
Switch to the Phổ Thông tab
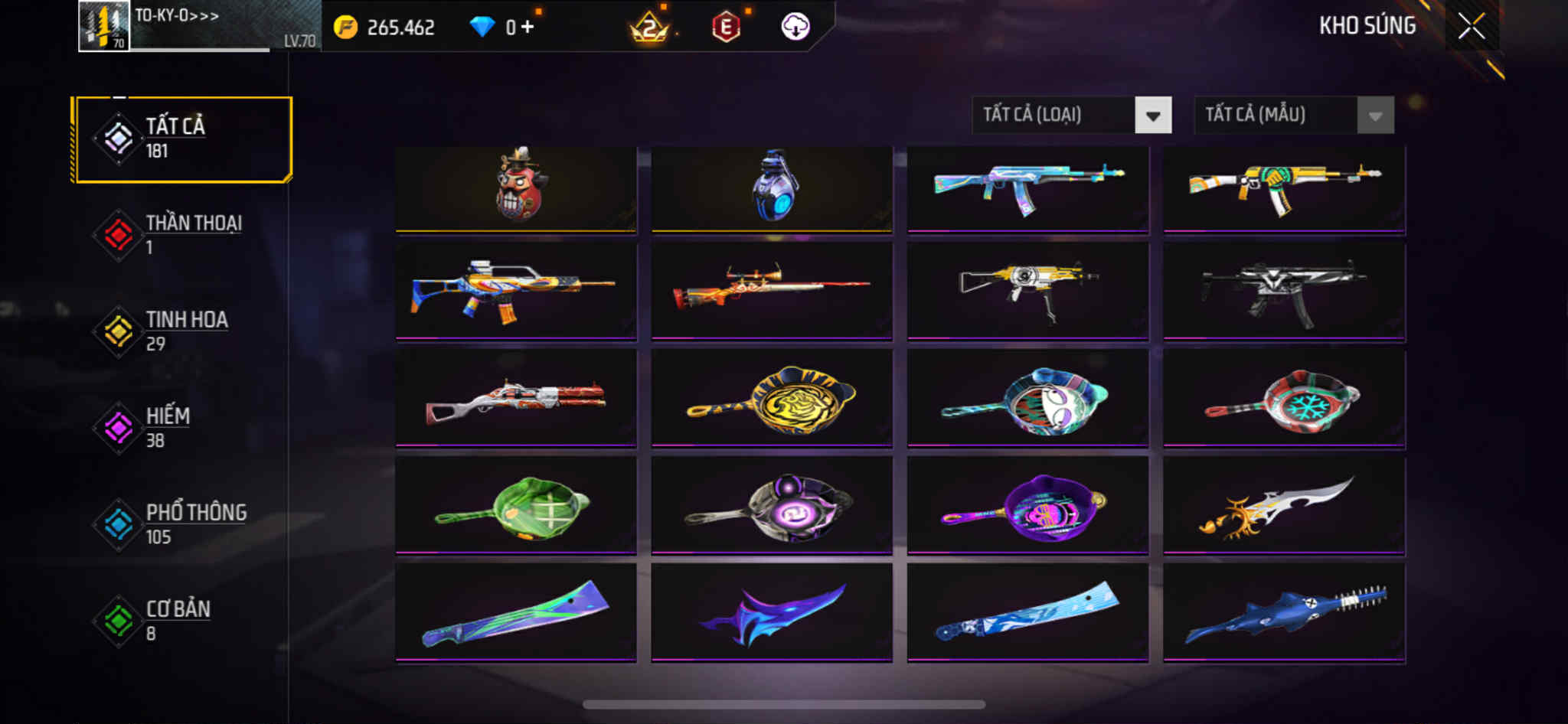click(x=182, y=524)
